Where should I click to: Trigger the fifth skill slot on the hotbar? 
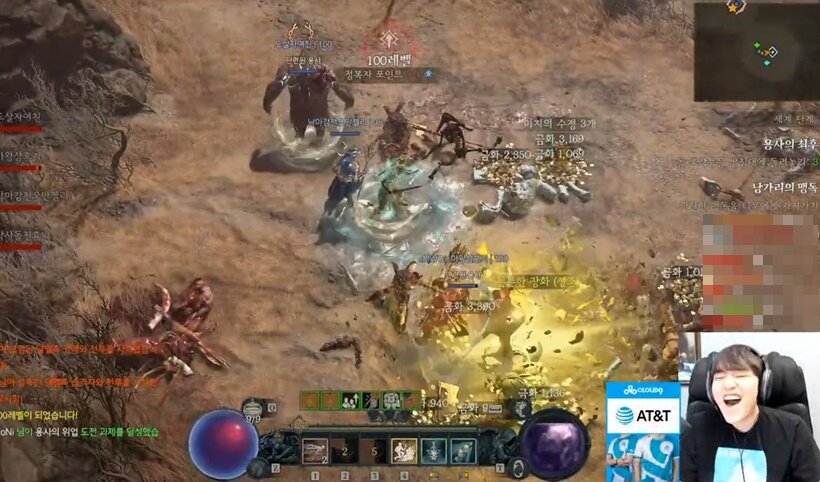pos(432,451)
